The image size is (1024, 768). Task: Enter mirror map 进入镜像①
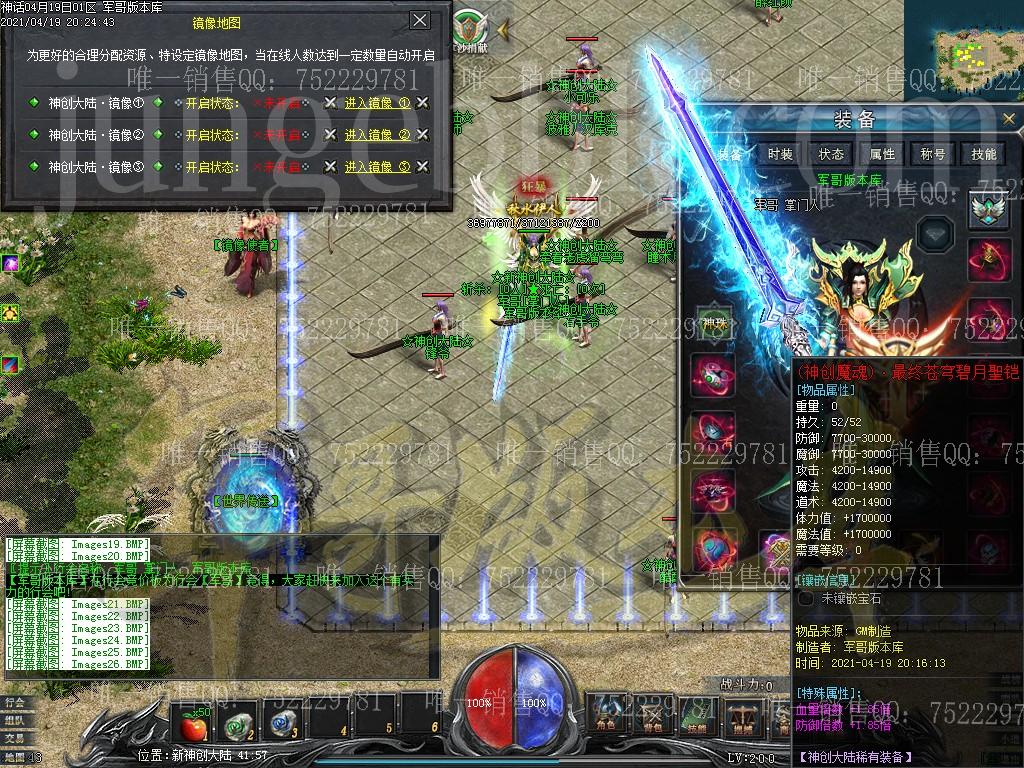click(377, 103)
